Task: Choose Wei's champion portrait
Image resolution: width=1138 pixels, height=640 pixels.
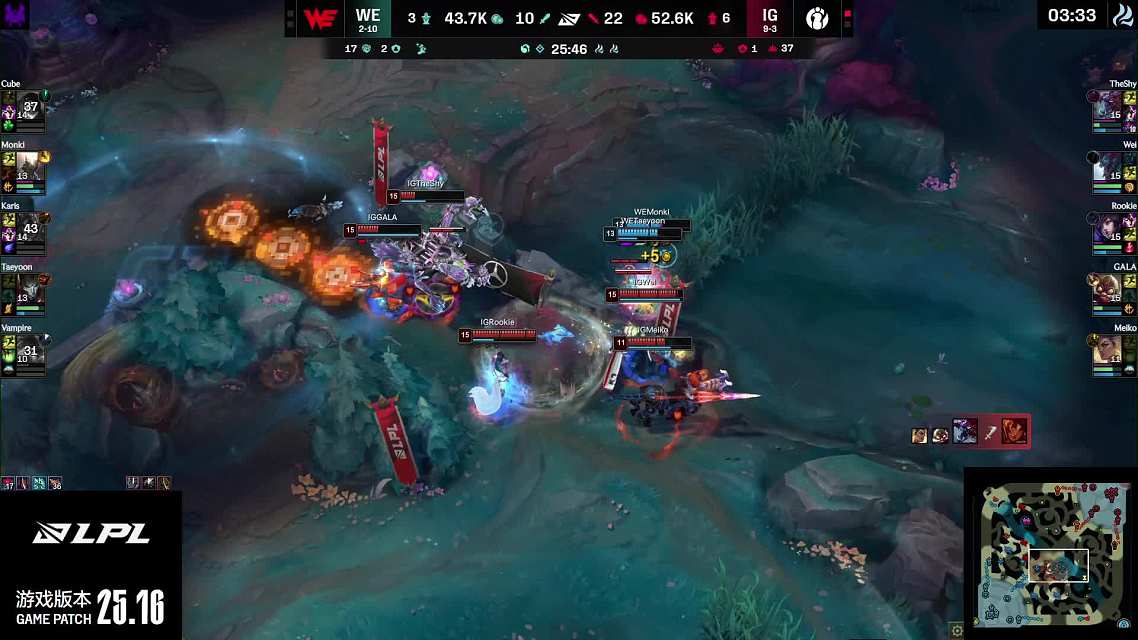Action: 1108,165
